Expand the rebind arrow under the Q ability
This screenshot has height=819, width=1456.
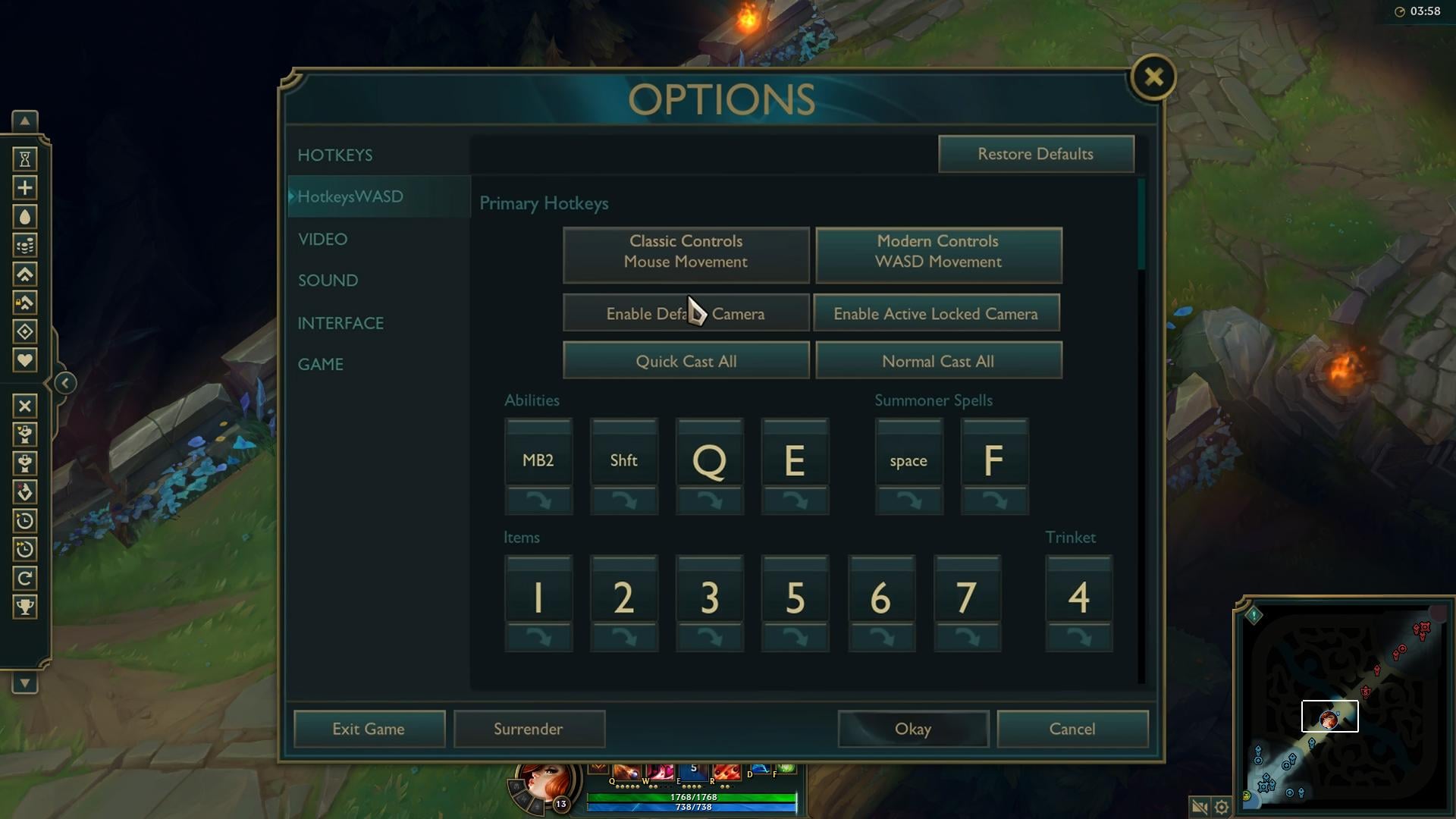(709, 500)
